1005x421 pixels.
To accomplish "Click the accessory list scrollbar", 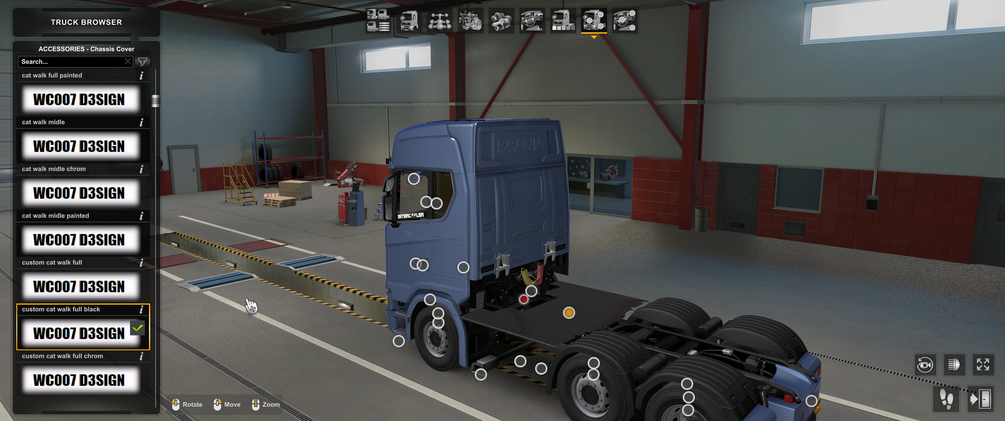I will [154, 101].
